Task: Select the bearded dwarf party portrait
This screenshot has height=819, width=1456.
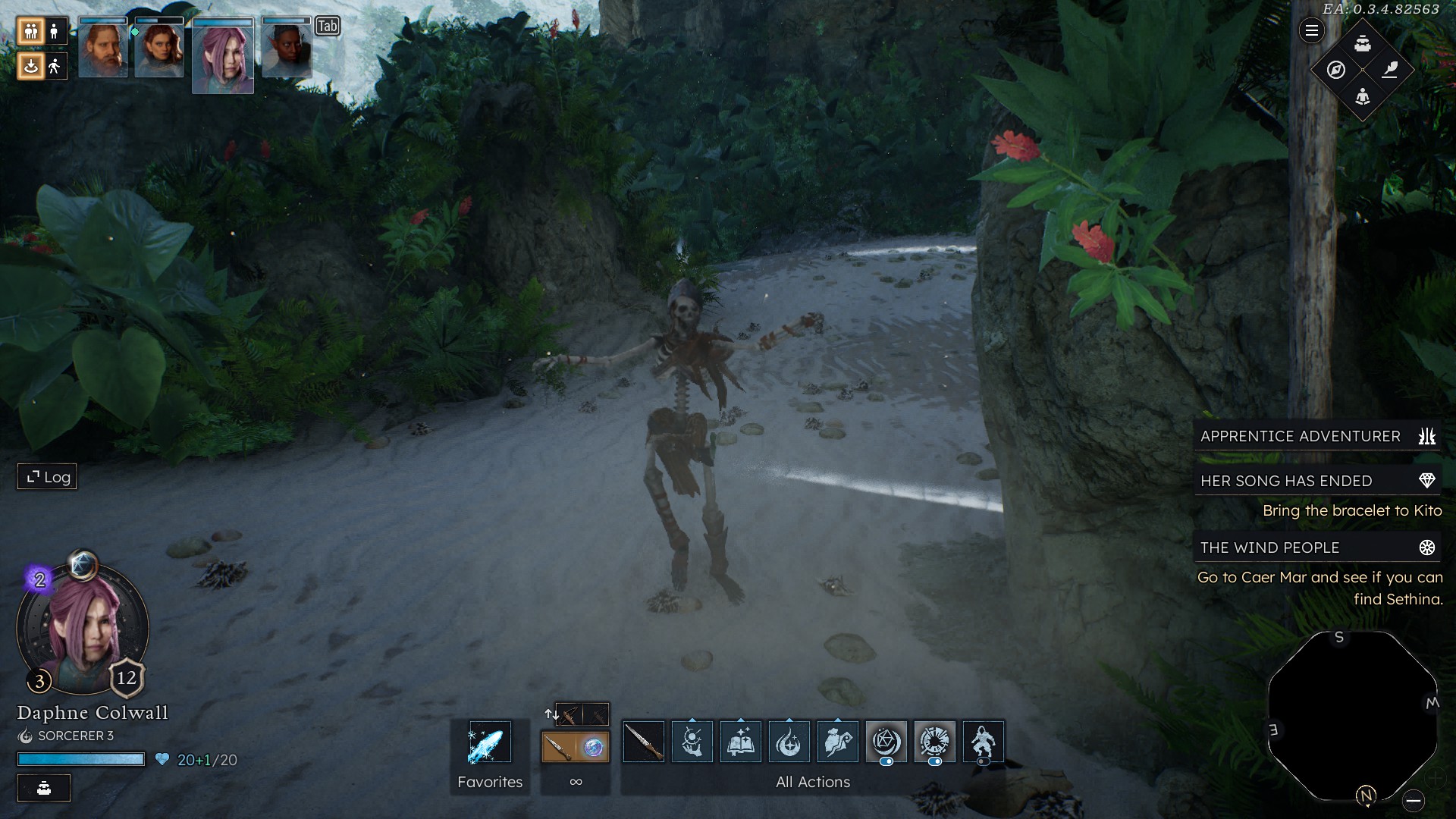Action: pos(103,49)
